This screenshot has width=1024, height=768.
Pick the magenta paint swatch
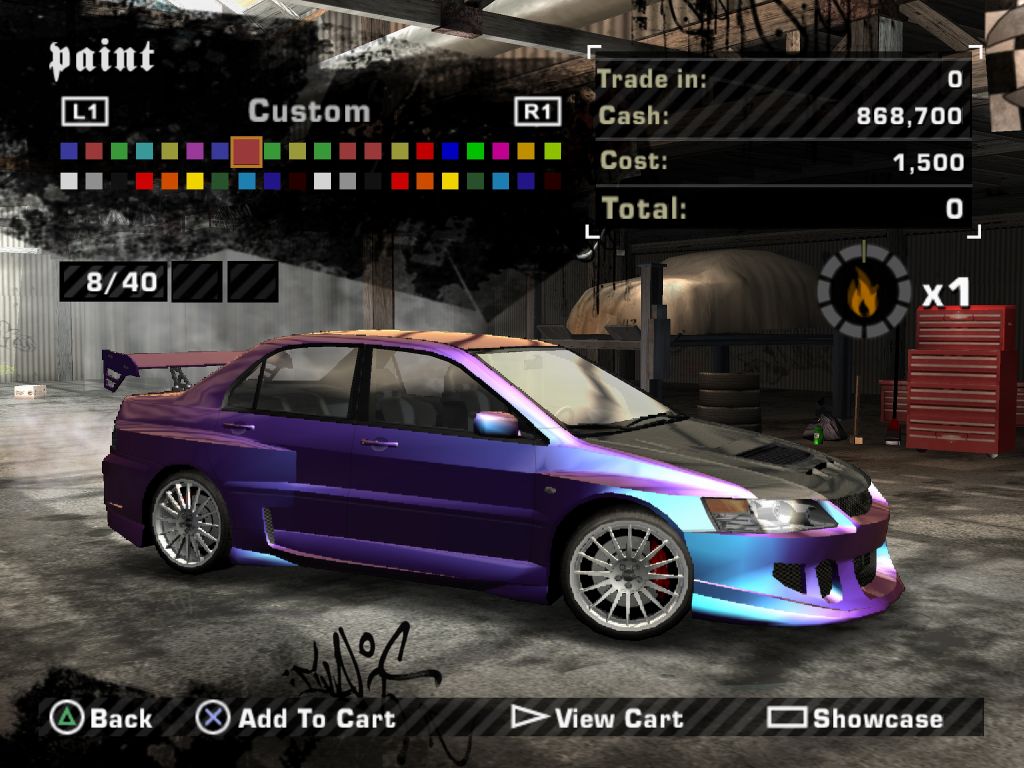point(501,152)
